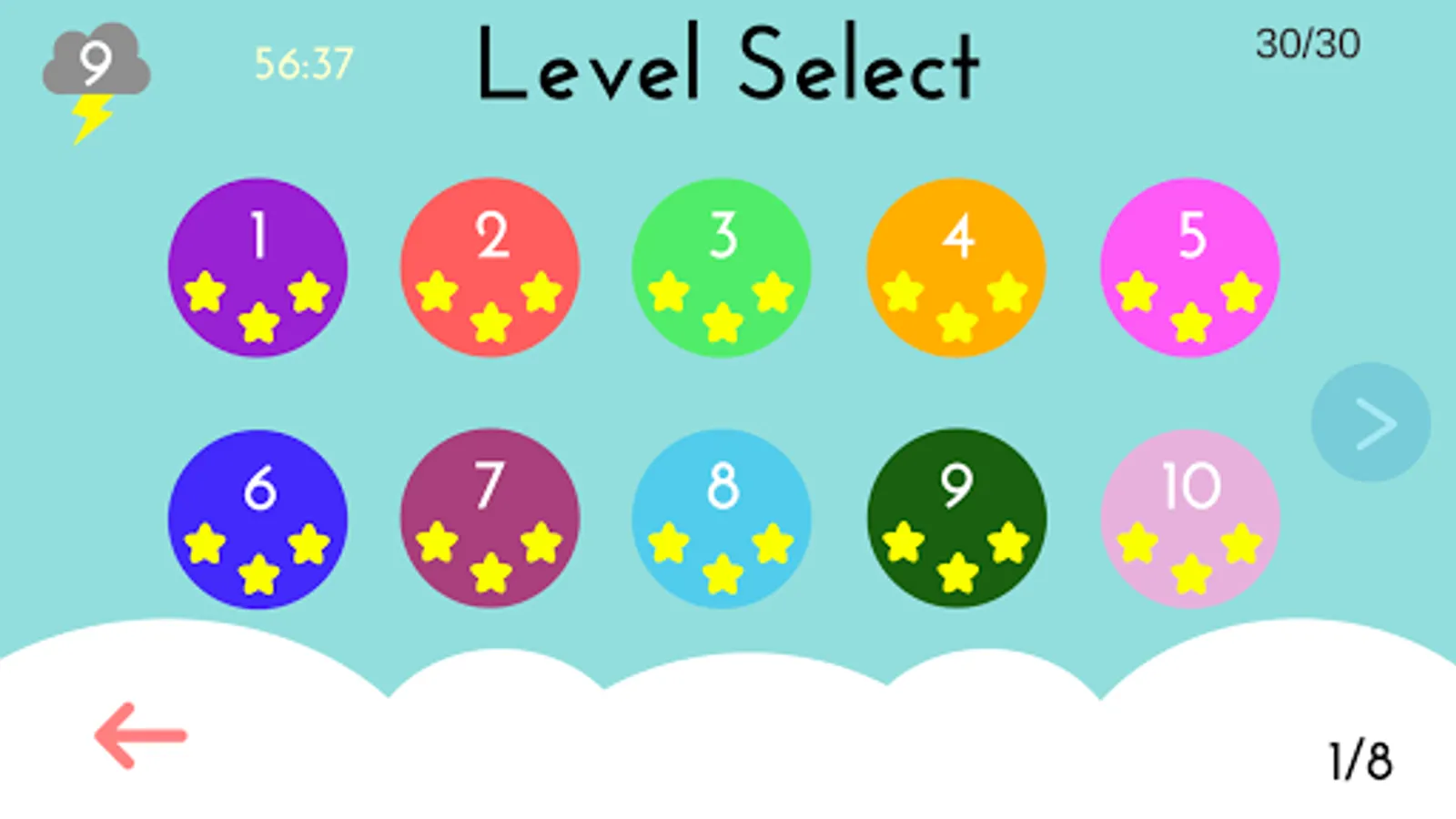Go back using the red arrow
The height and width of the screenshot is (819, 1456).
[x=141, y=733]
